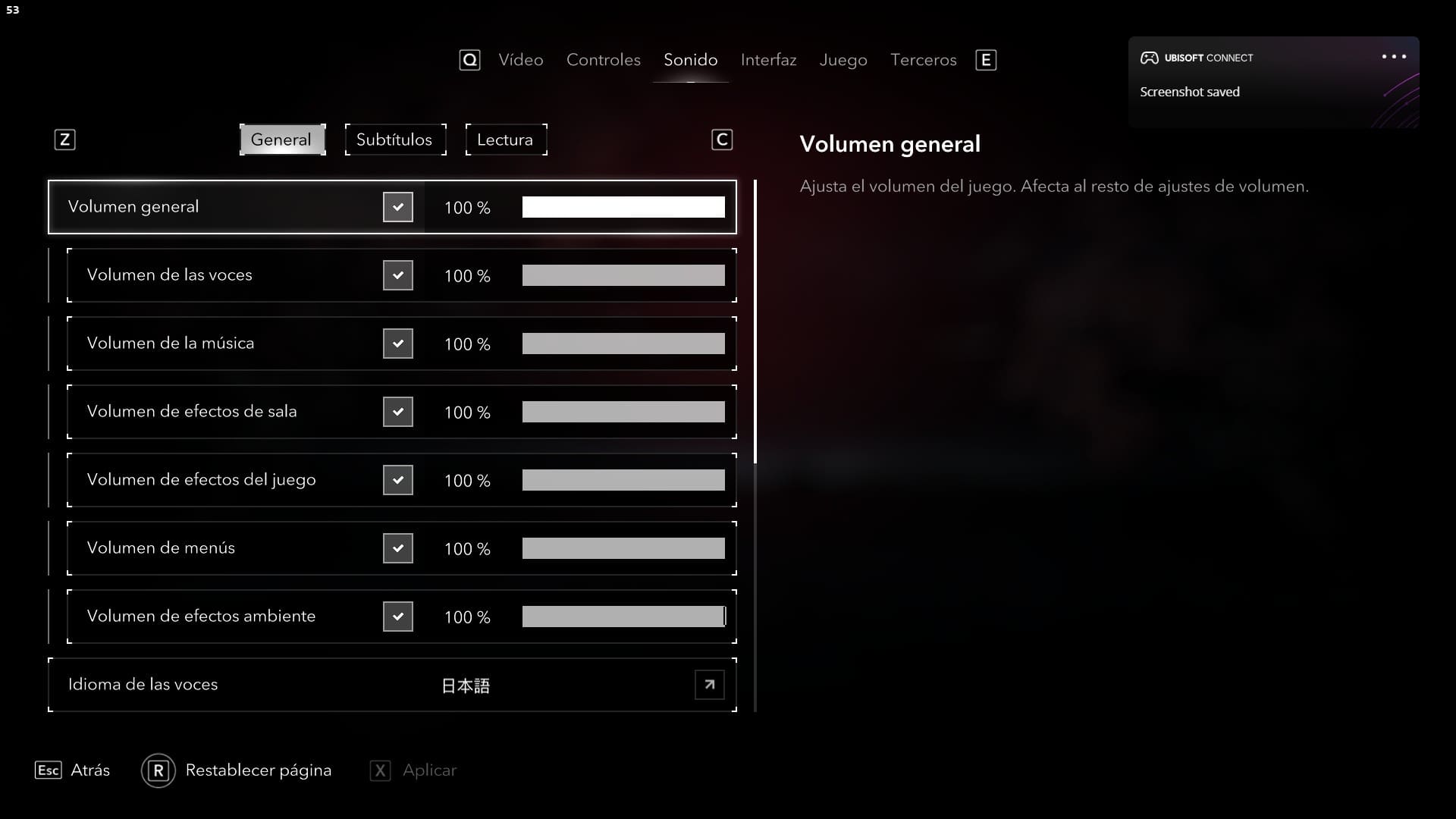Image resolution: width=1456 pixels, height=819 pixels.
Task: Open Ubisoft Connect notification options dots
Action: [x=1393, y=57]
